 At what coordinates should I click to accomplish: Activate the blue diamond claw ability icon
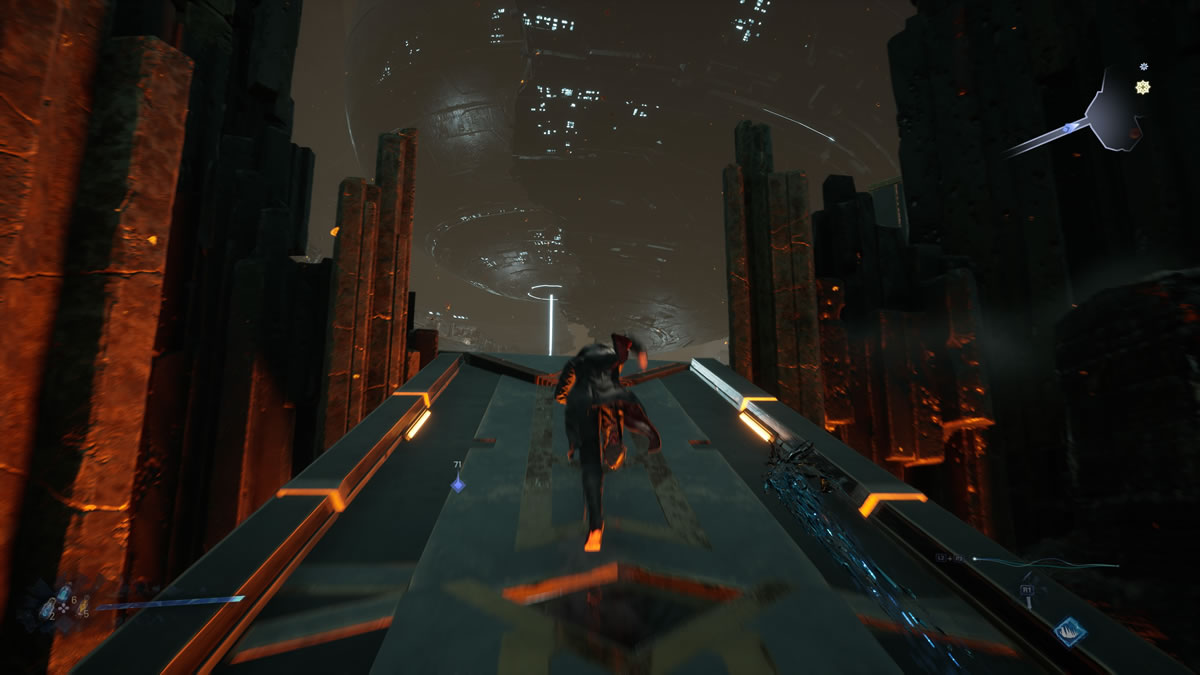click(1069, 631)
